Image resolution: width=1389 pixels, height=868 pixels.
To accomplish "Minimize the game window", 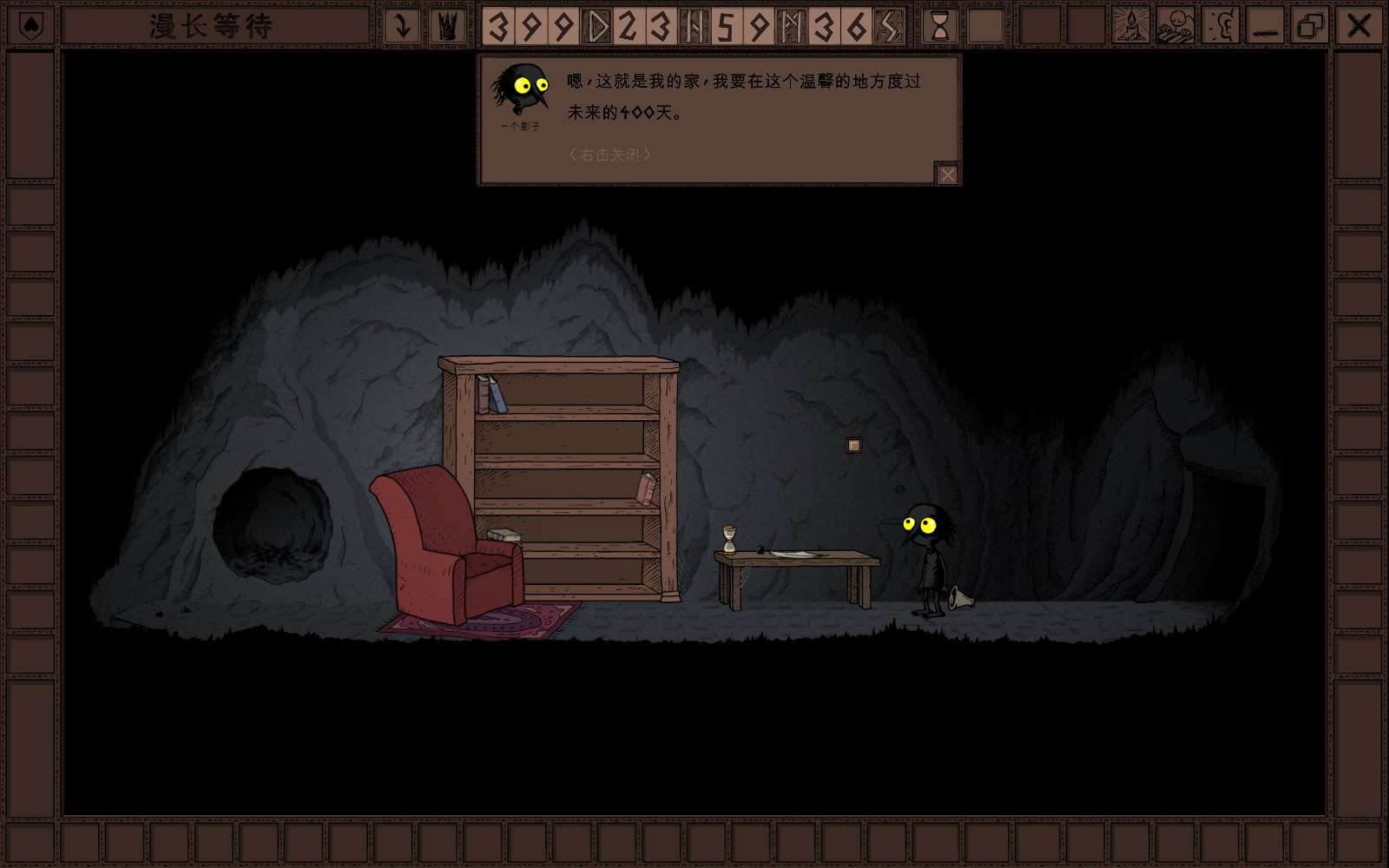I will 1266,26.
